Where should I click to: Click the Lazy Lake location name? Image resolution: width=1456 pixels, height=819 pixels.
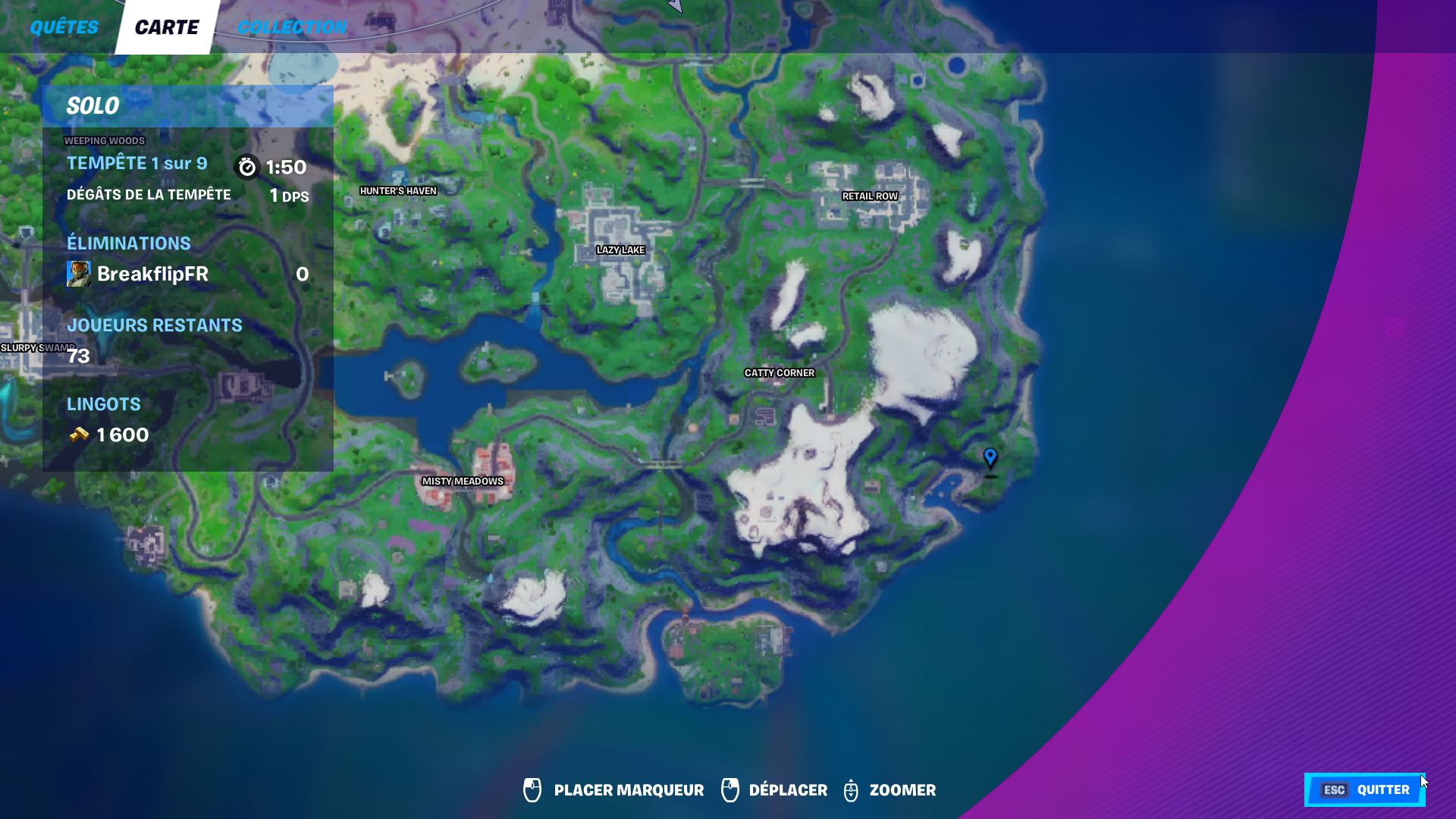tap(621, 249)
